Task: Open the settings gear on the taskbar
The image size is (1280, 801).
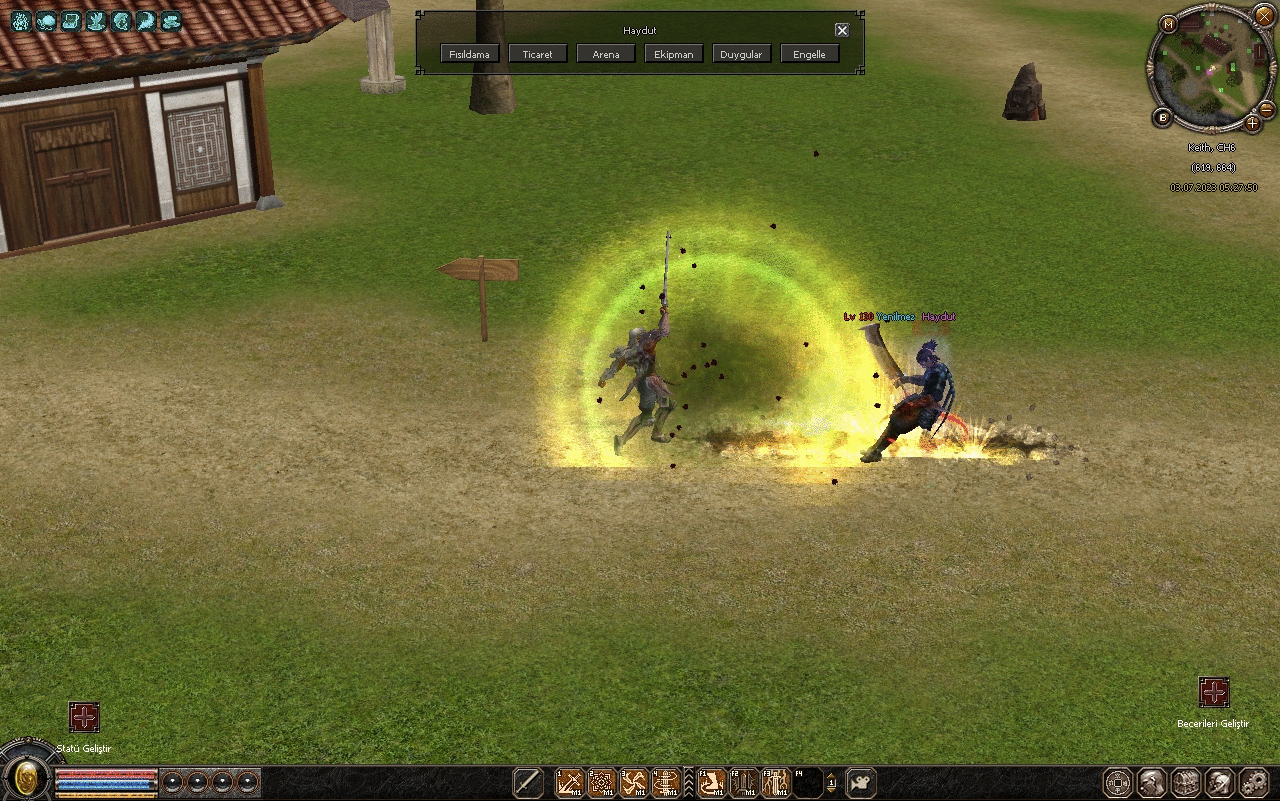Action: pyautogui.click(x=1253, y=782)
